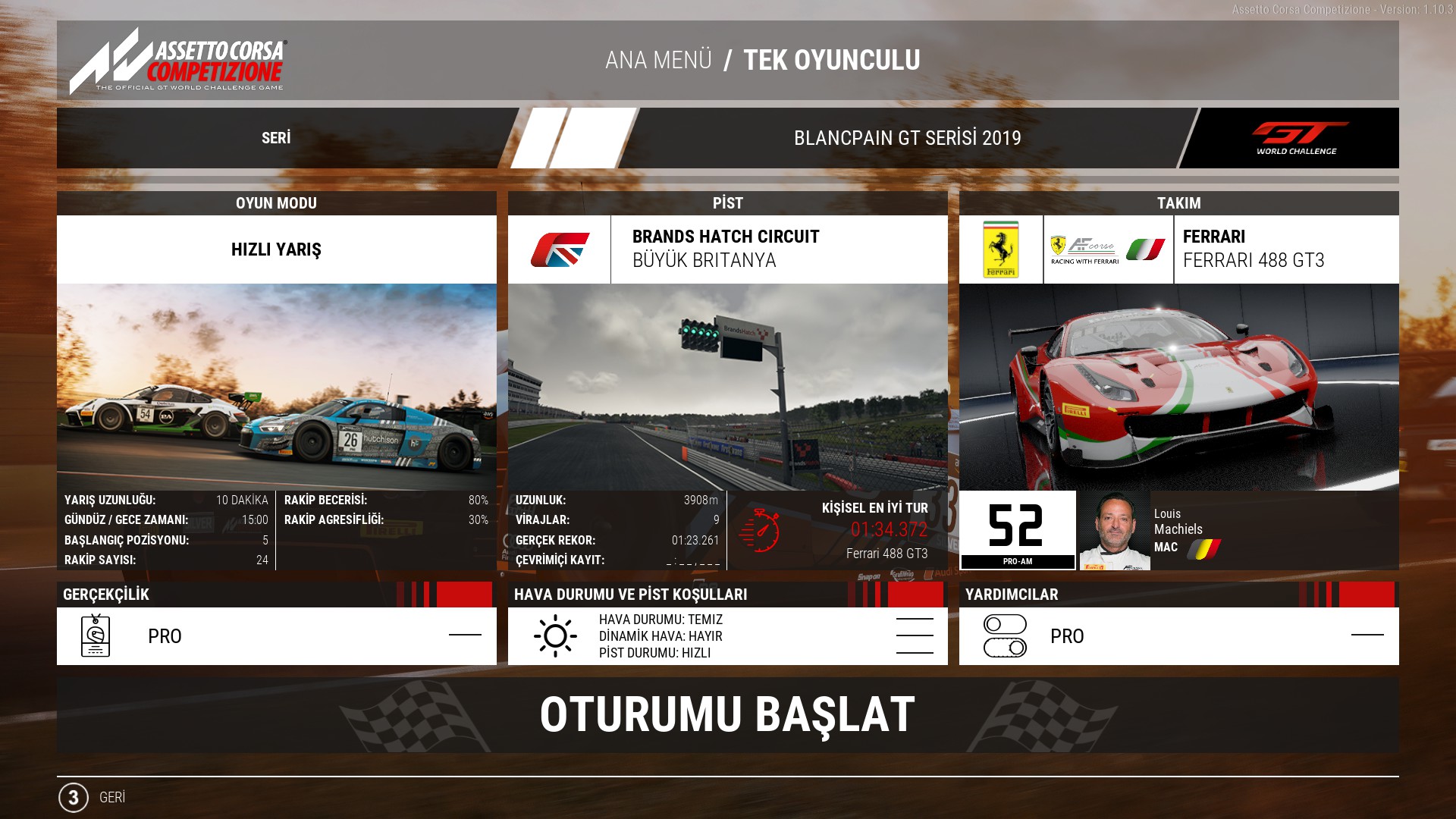Click the Assetto Corsa Competizione logo
Viewport: 1456px width, 819px height.
click(x=179, y=61)
